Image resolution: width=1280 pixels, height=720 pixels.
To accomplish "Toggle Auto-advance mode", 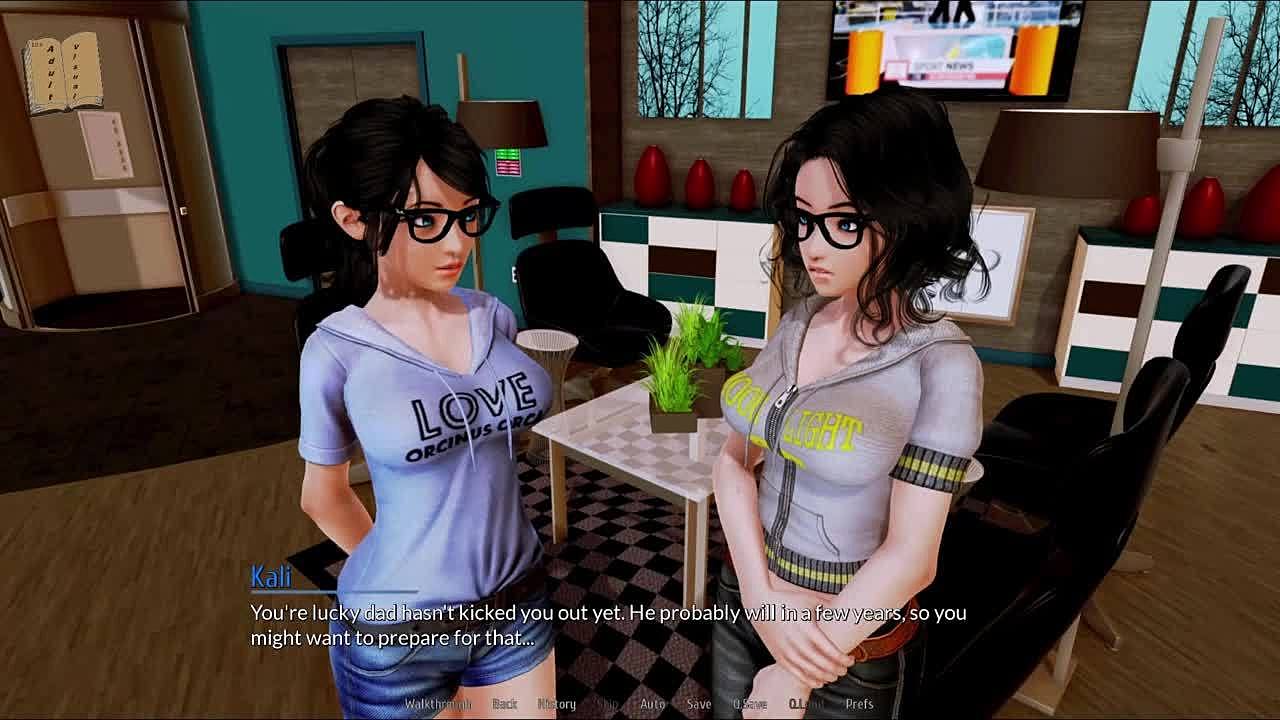I will pyautogui.click(x=652, y=704).
